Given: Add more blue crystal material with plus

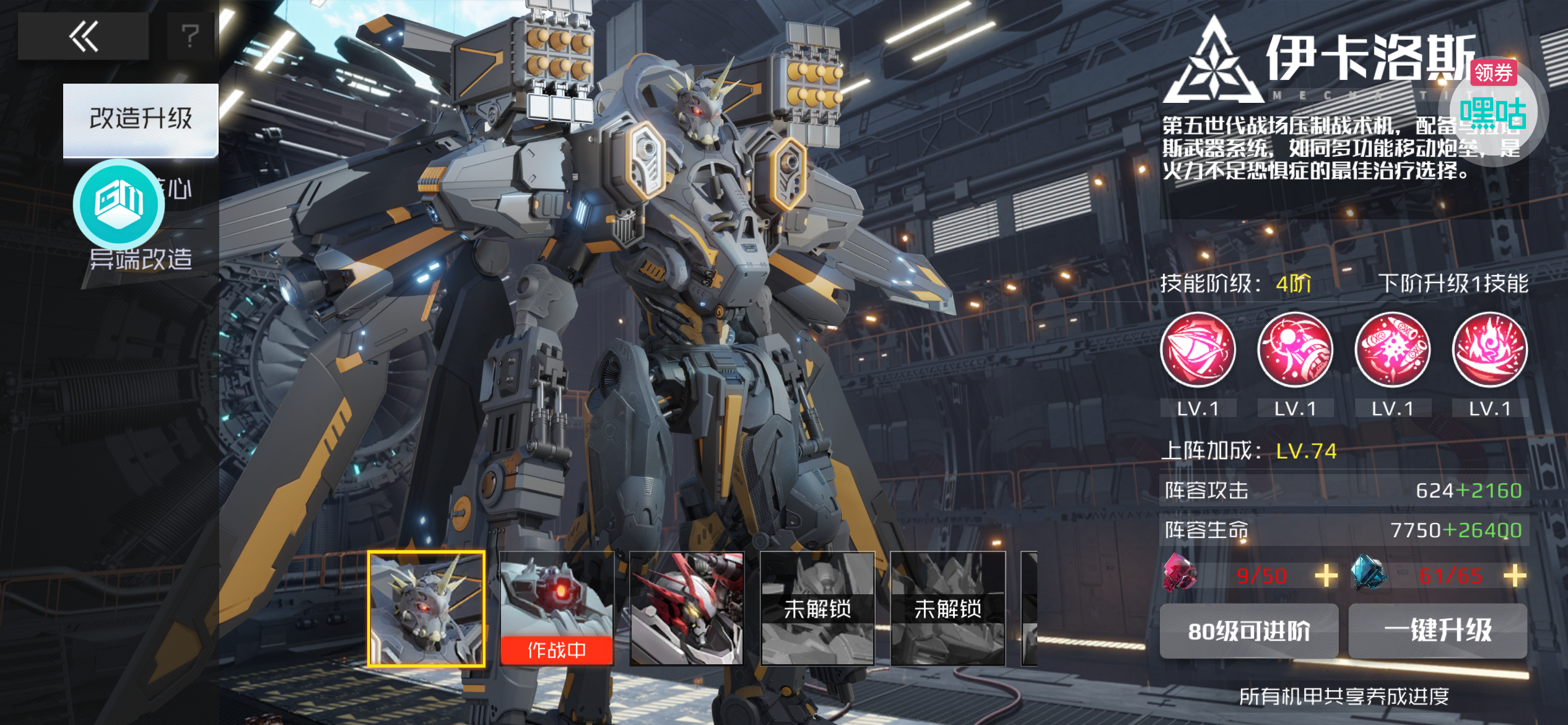Looking at the screenshot, I should point(1515,576).
